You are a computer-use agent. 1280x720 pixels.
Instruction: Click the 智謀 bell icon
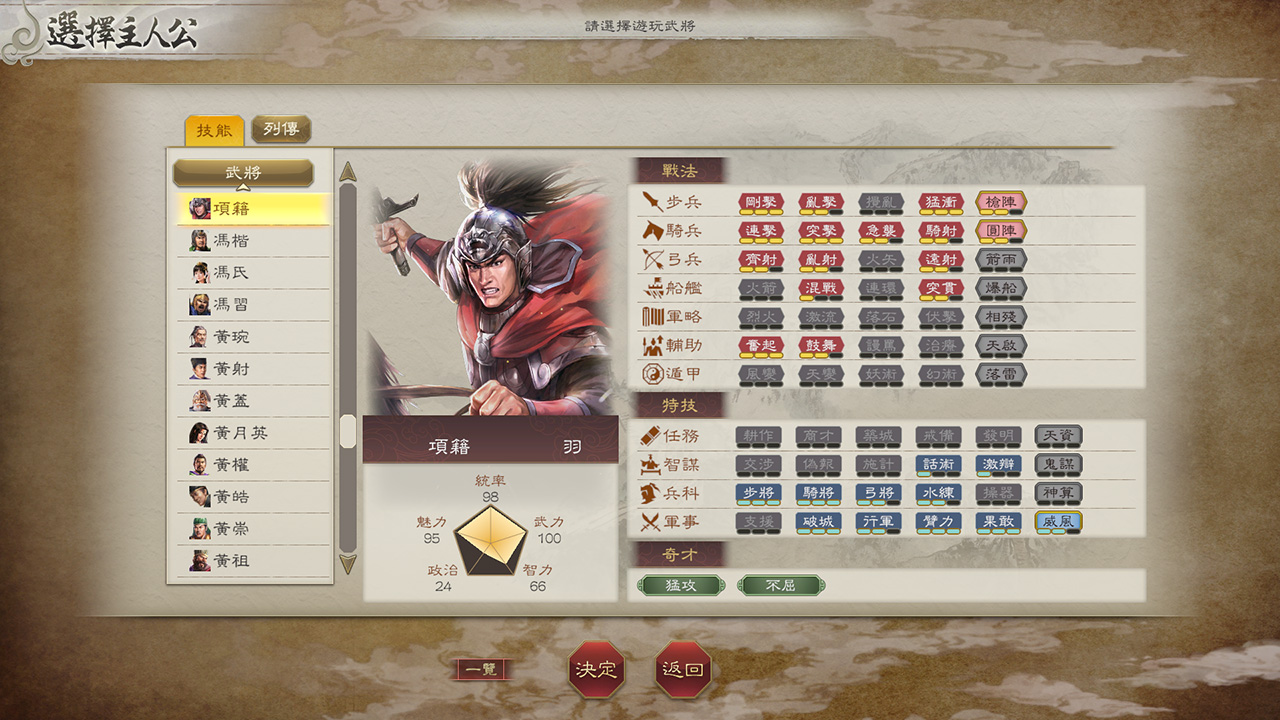tap(651, 464)
